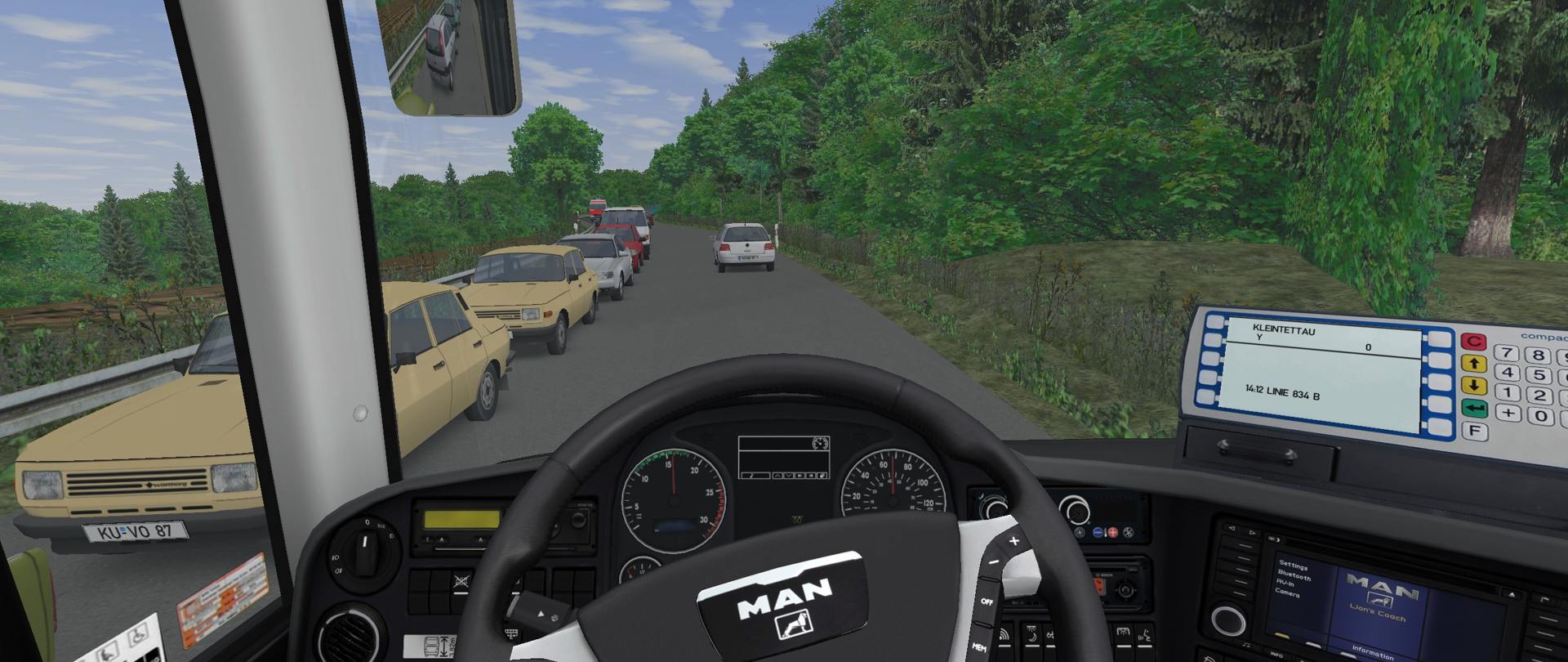1568x662 pixels.
Task: Choose Bluetooth on the infotainment screen
Action: tap(1294, 575)
